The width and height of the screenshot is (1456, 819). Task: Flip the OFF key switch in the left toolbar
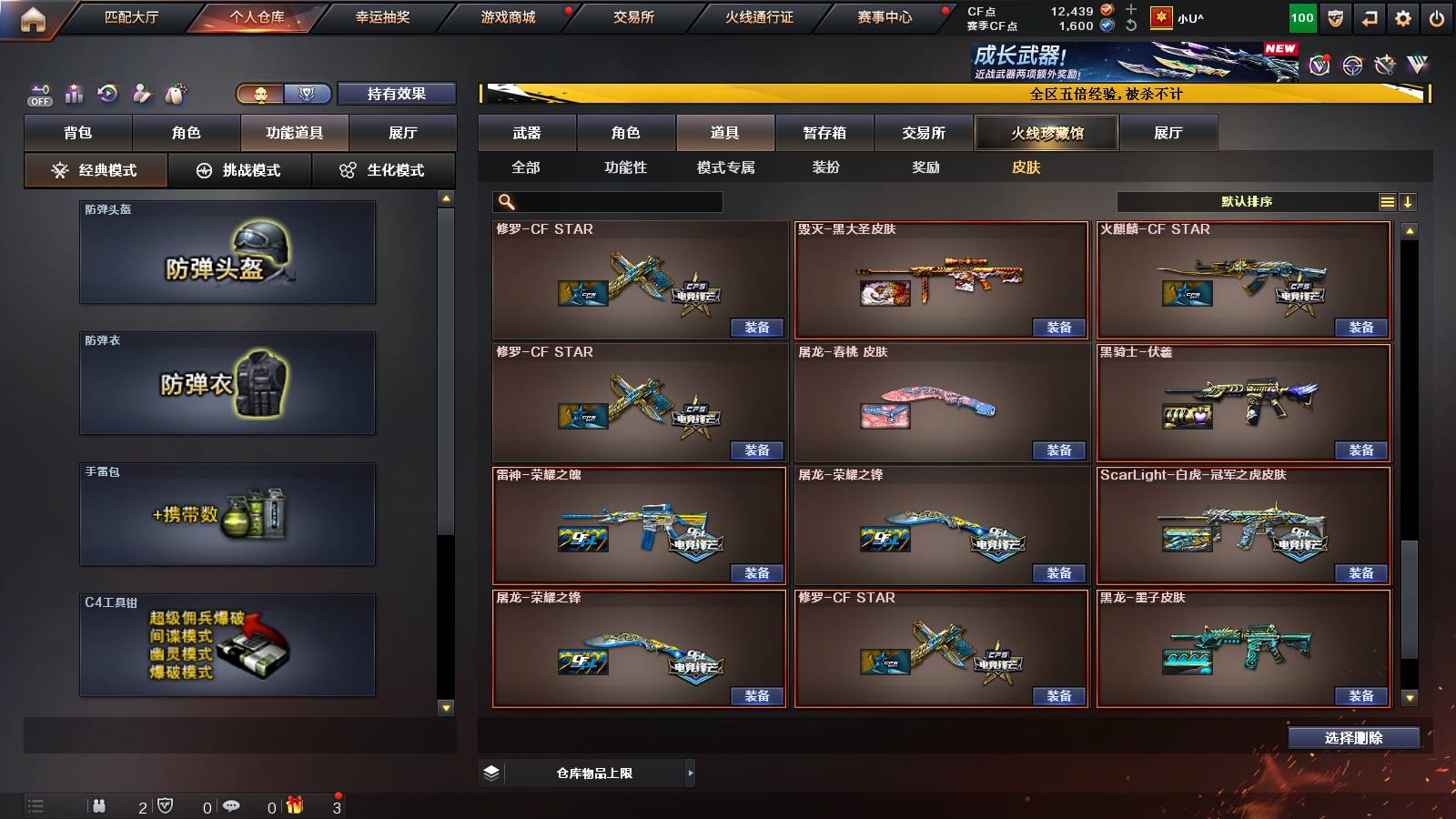40,93
